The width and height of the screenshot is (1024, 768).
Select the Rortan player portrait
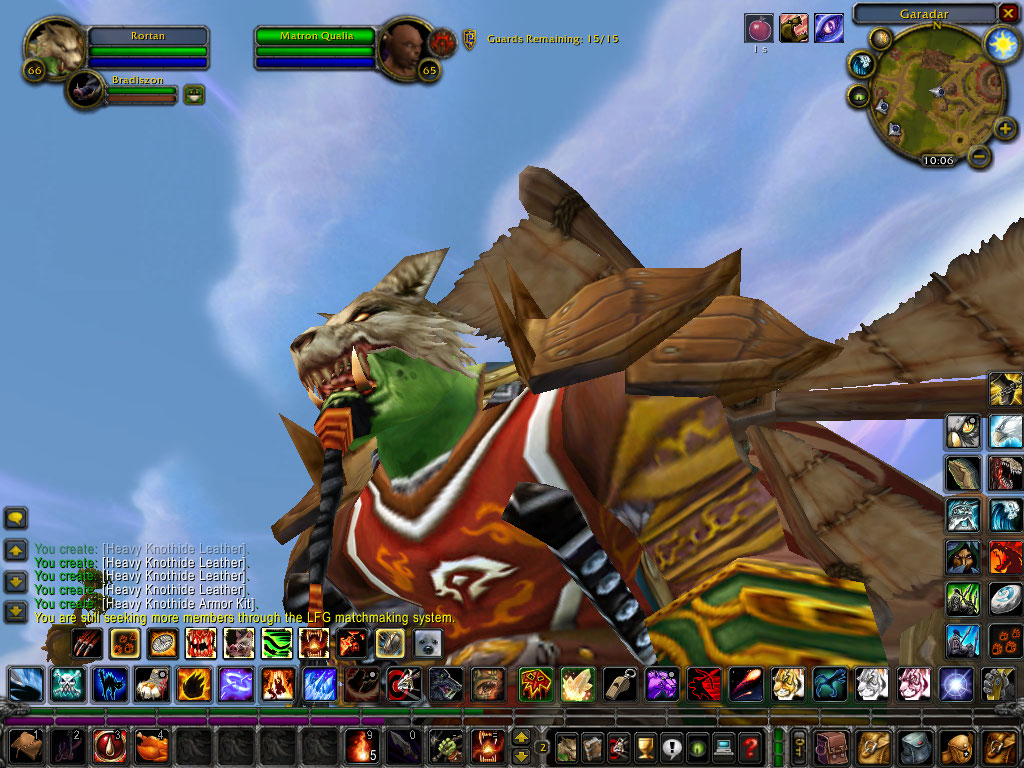pyautogui.click(x=53, y=47)
